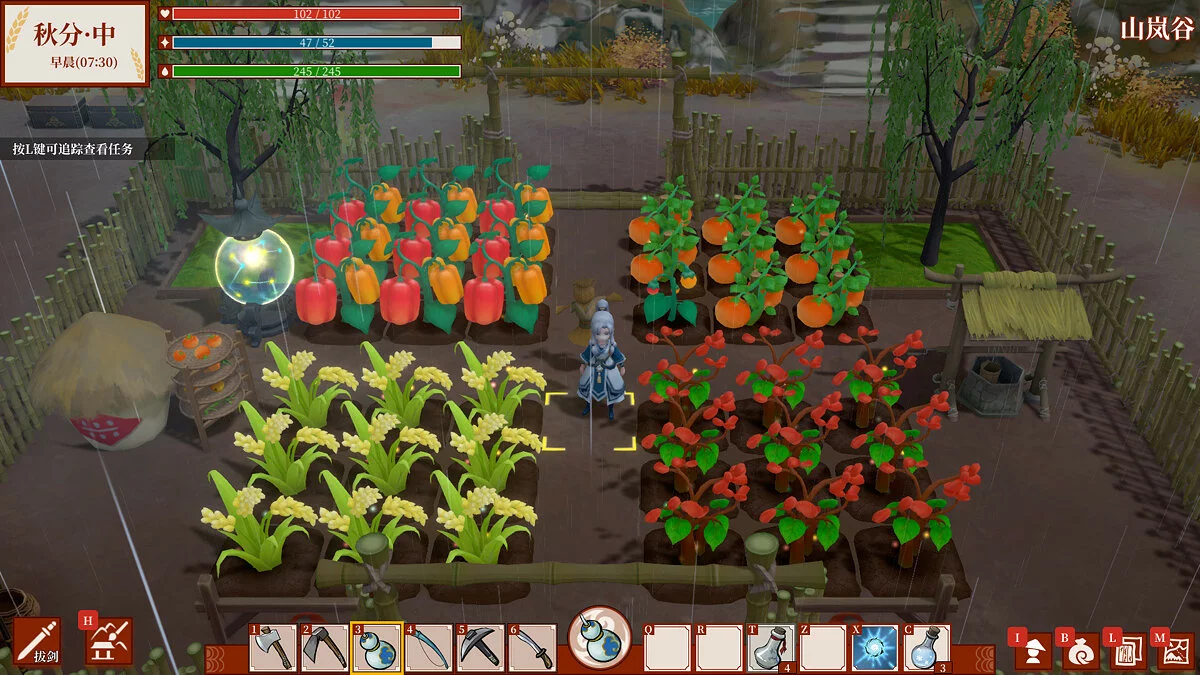The height and width of the screenshot is (675, 1200).
Task: Click the draw sword (拔剑) button
Action: coord(37,642)
